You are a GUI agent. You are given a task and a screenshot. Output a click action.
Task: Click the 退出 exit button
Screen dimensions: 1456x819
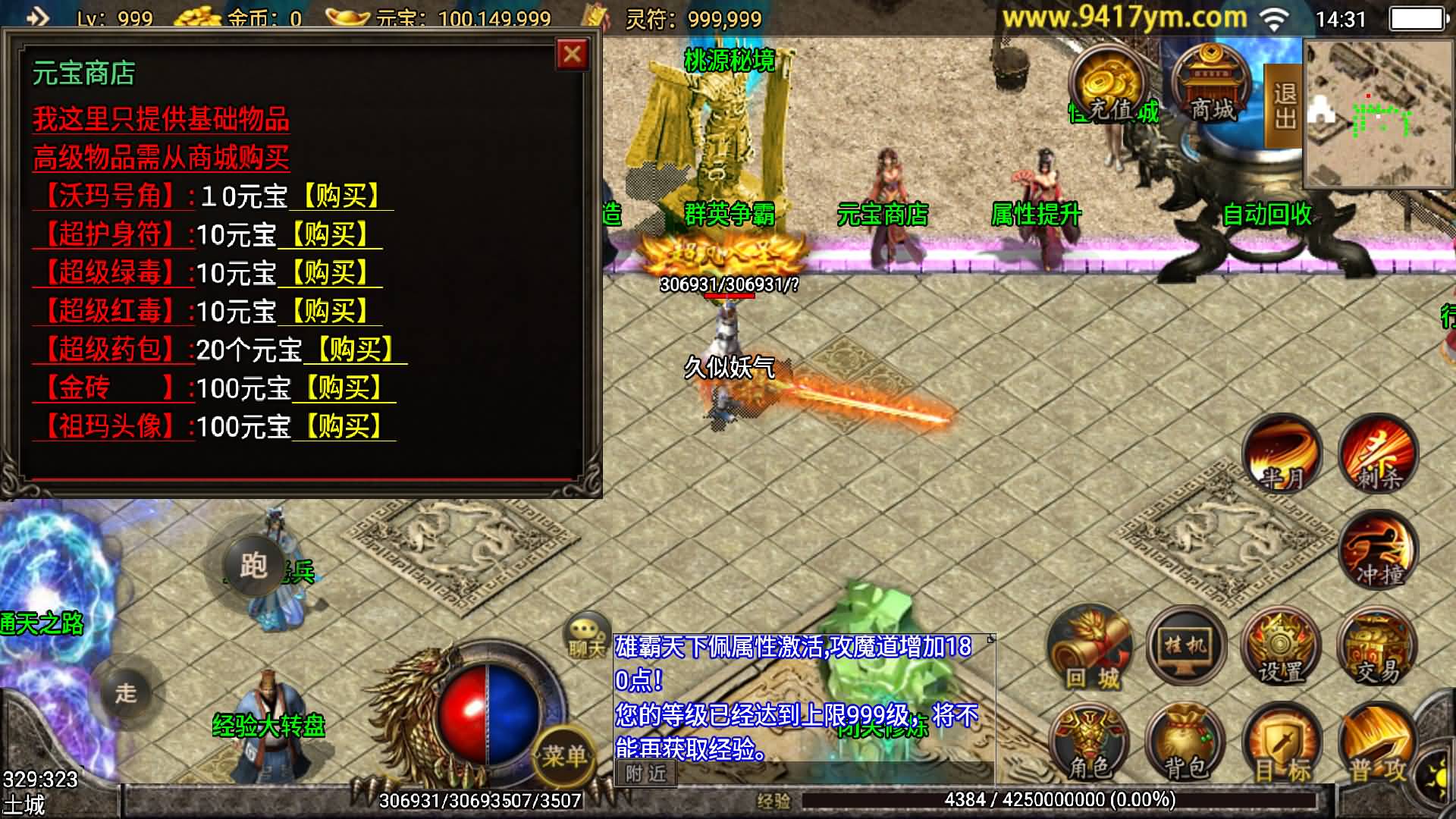coord(1284,106)
